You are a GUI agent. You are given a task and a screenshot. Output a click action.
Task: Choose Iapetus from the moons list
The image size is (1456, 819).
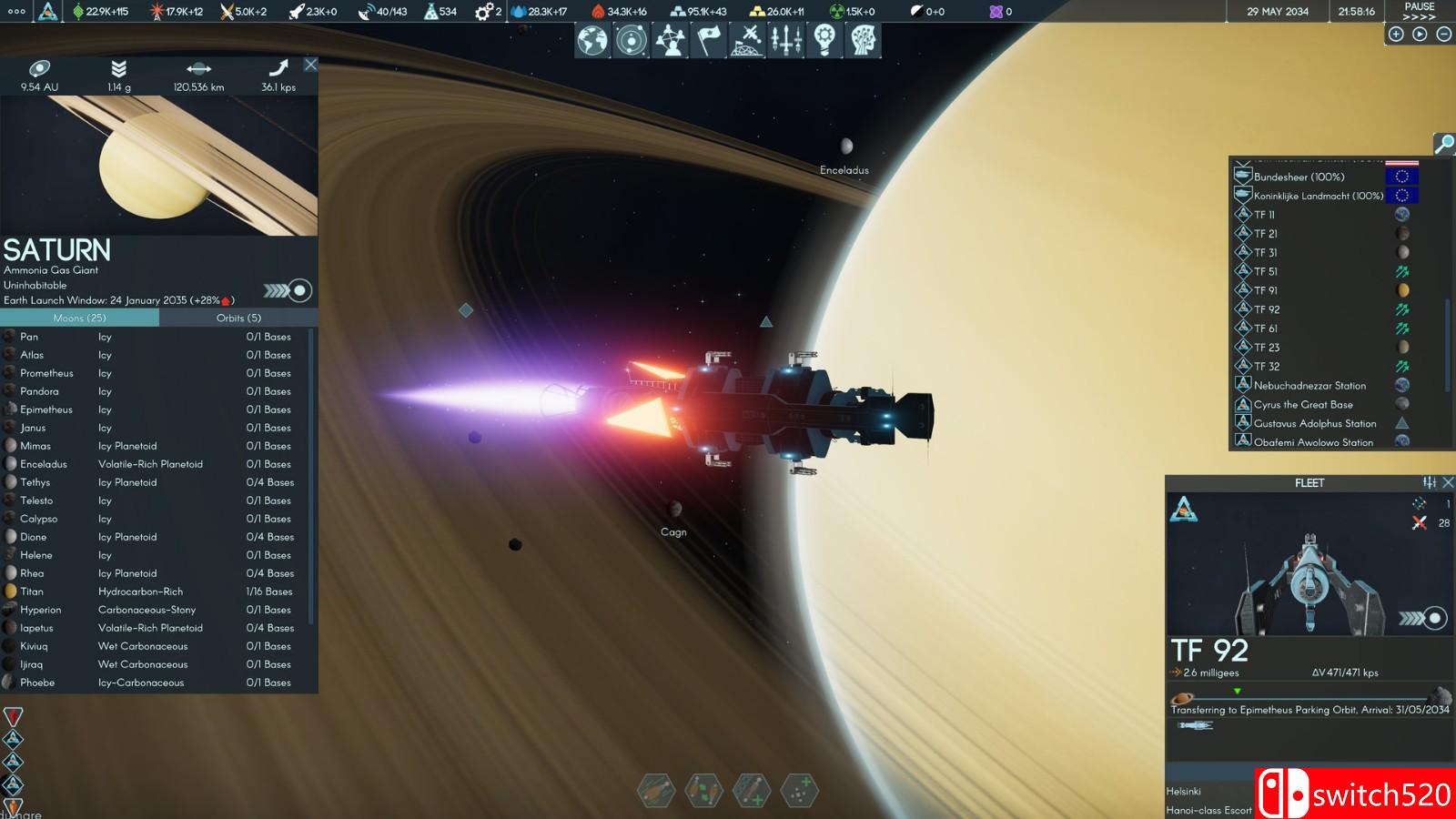pos(36,628)
